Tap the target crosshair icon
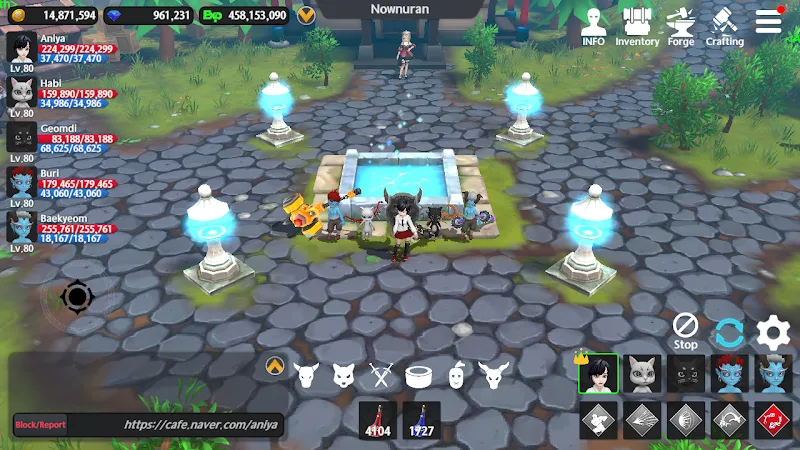The width and height of the screenshot is (800, 450). pyautogui.click(x=77, y=297)
